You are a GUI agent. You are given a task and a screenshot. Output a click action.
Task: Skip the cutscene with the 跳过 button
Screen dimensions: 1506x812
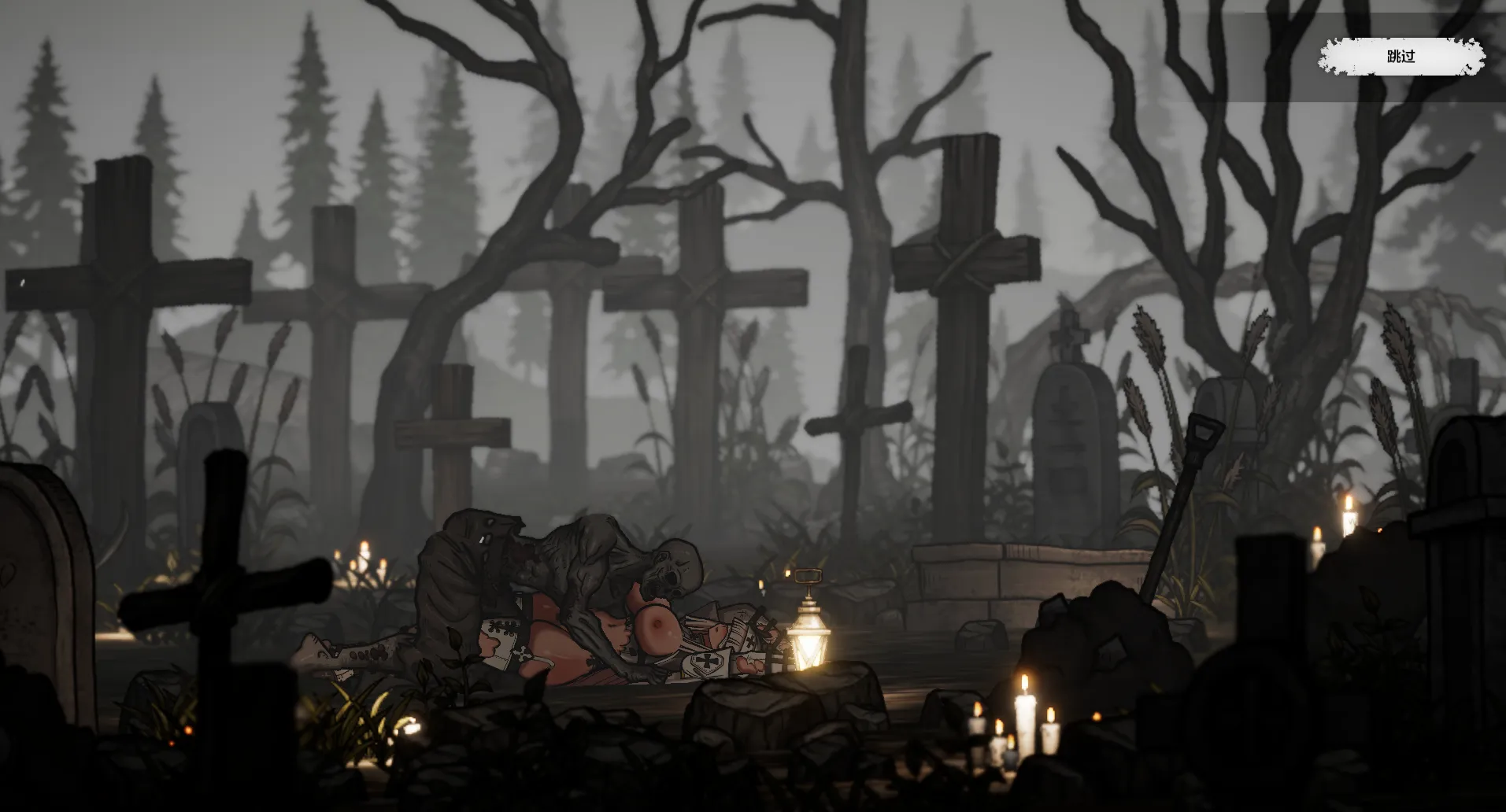[1401, 57]
